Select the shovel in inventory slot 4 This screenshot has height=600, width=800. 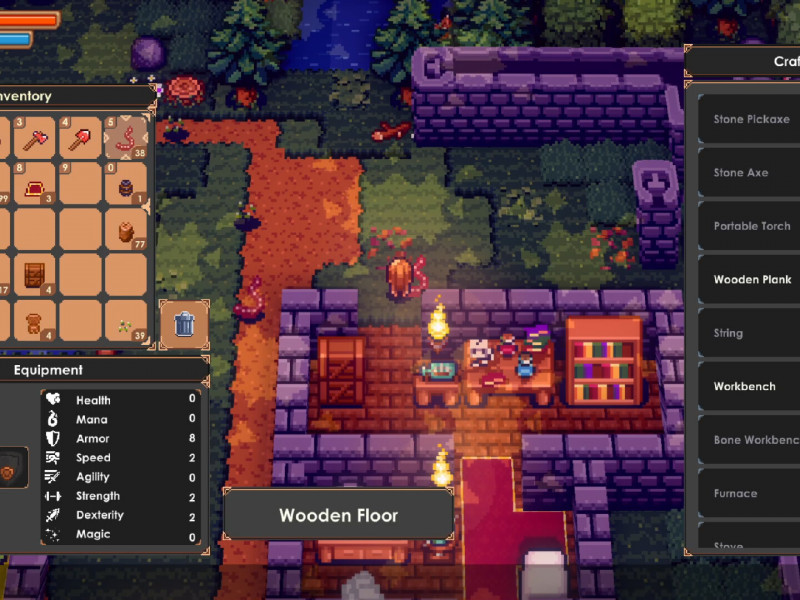tap(81, 138)
